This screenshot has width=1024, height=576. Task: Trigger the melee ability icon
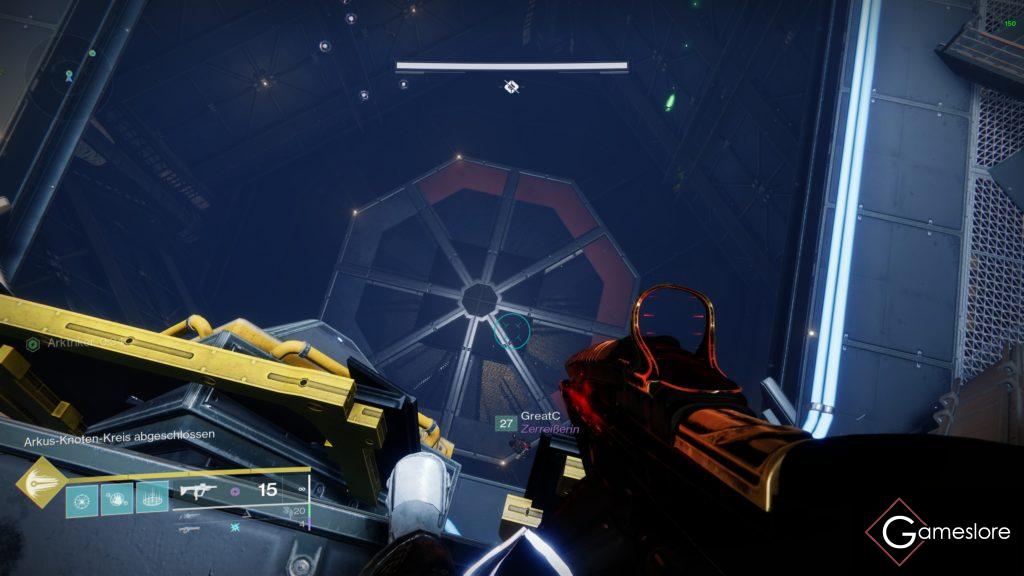pos(116,500)
